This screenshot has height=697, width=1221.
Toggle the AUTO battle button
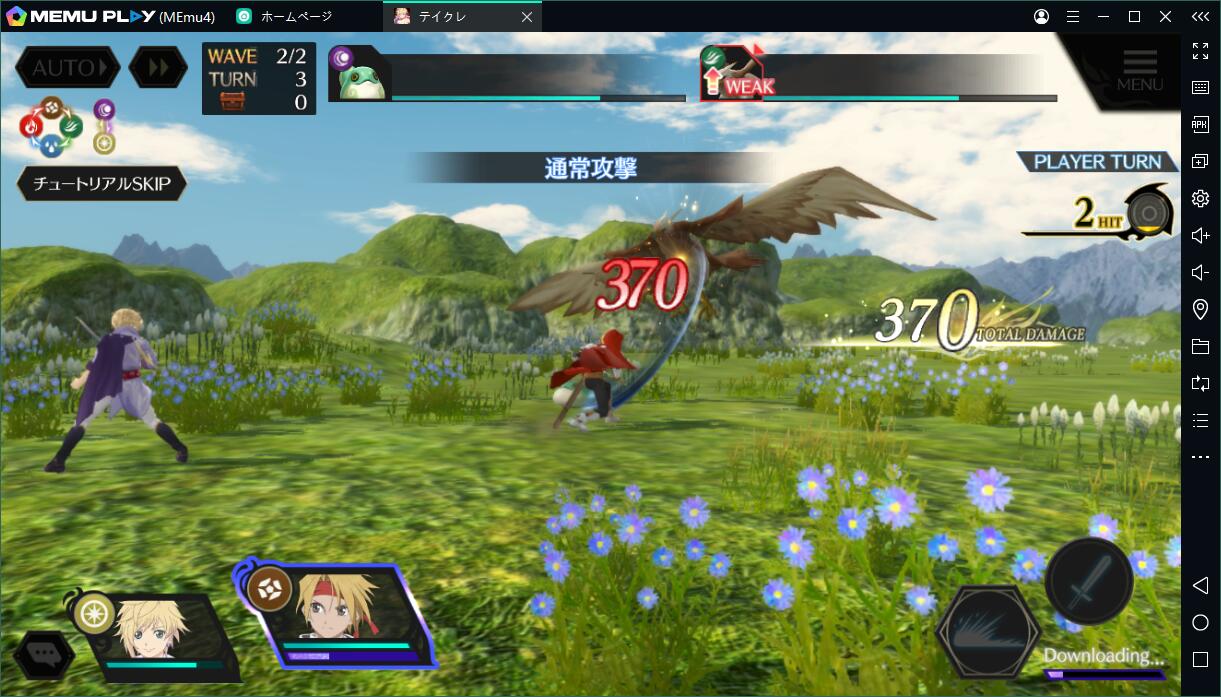[x=66, y=68]
